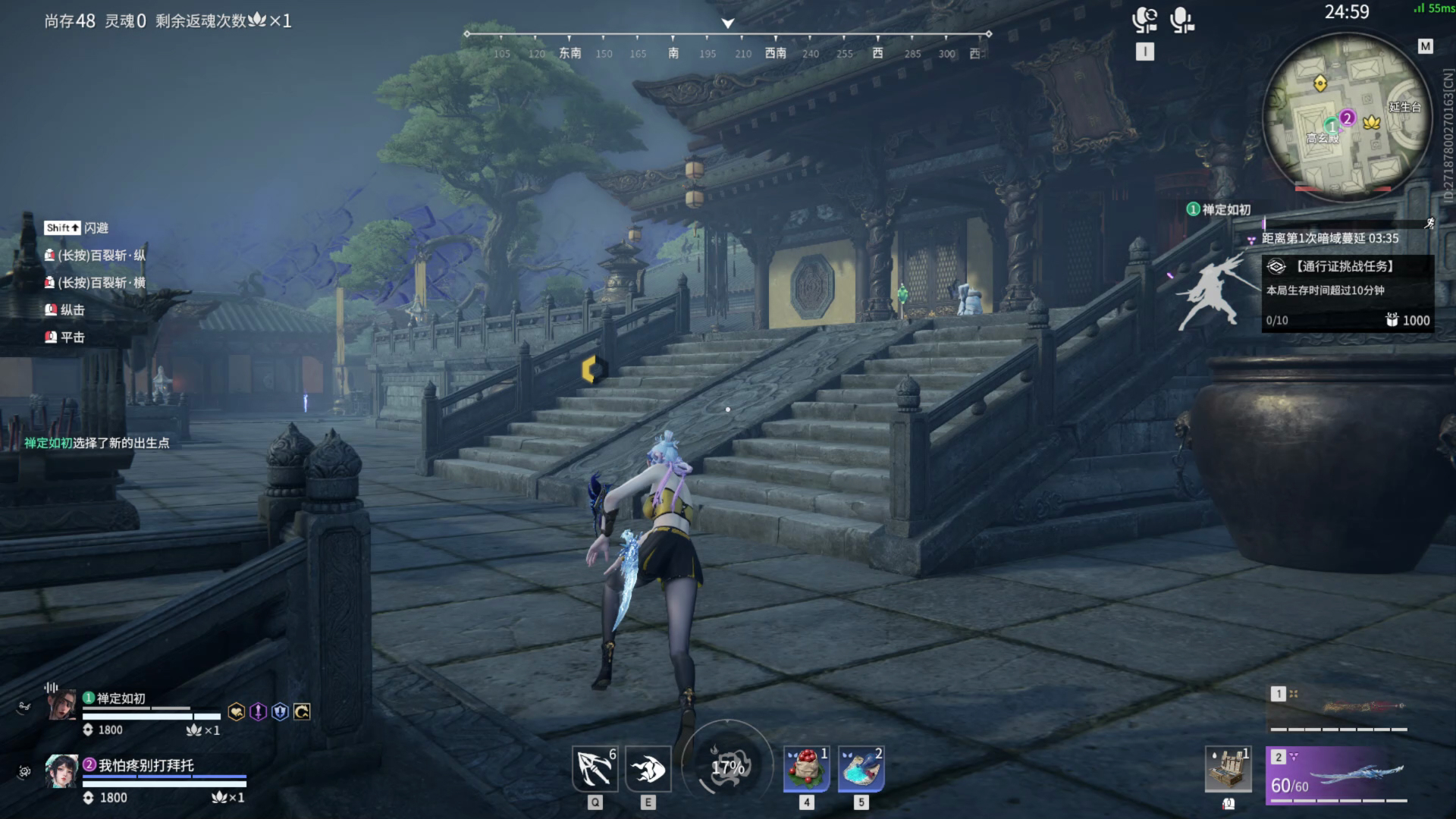Click the yellow marker on the minimap
The height and width of the screenshot is (819, 1456).
pos(1320,83)
